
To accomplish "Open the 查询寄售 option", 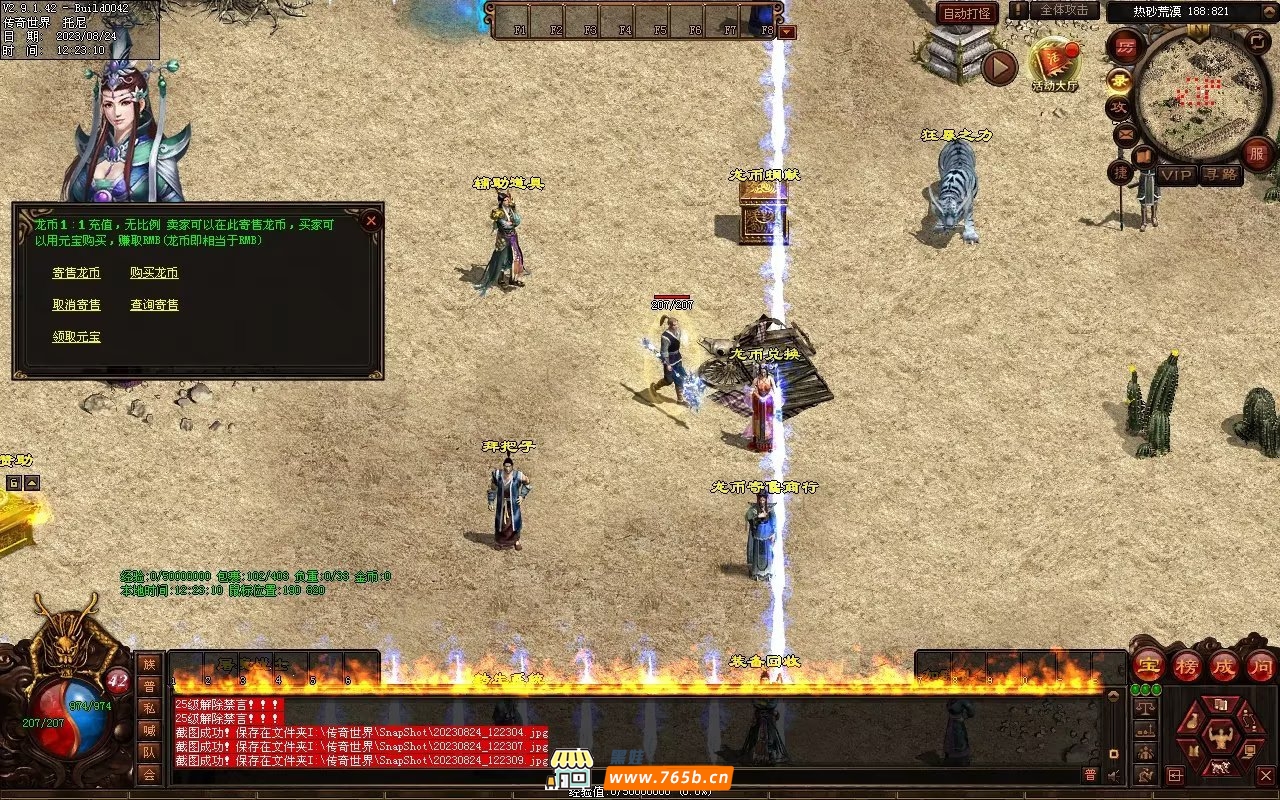I will [154, 305].
